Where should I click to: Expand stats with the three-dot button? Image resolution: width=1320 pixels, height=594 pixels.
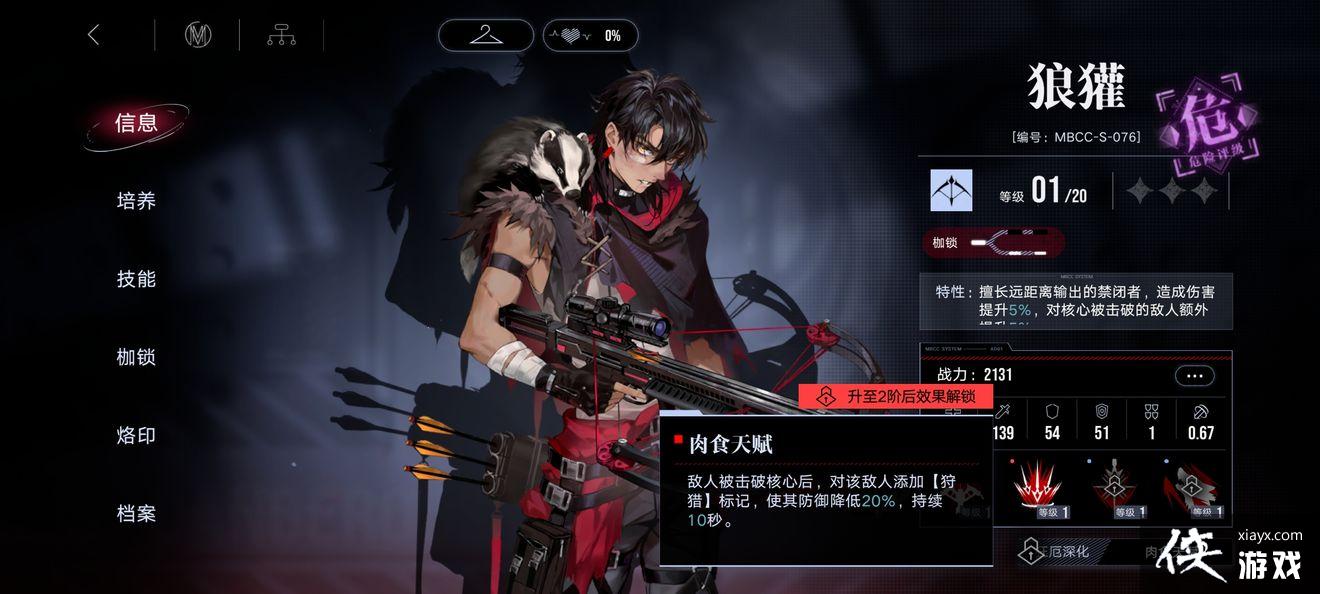point(1194,376)
